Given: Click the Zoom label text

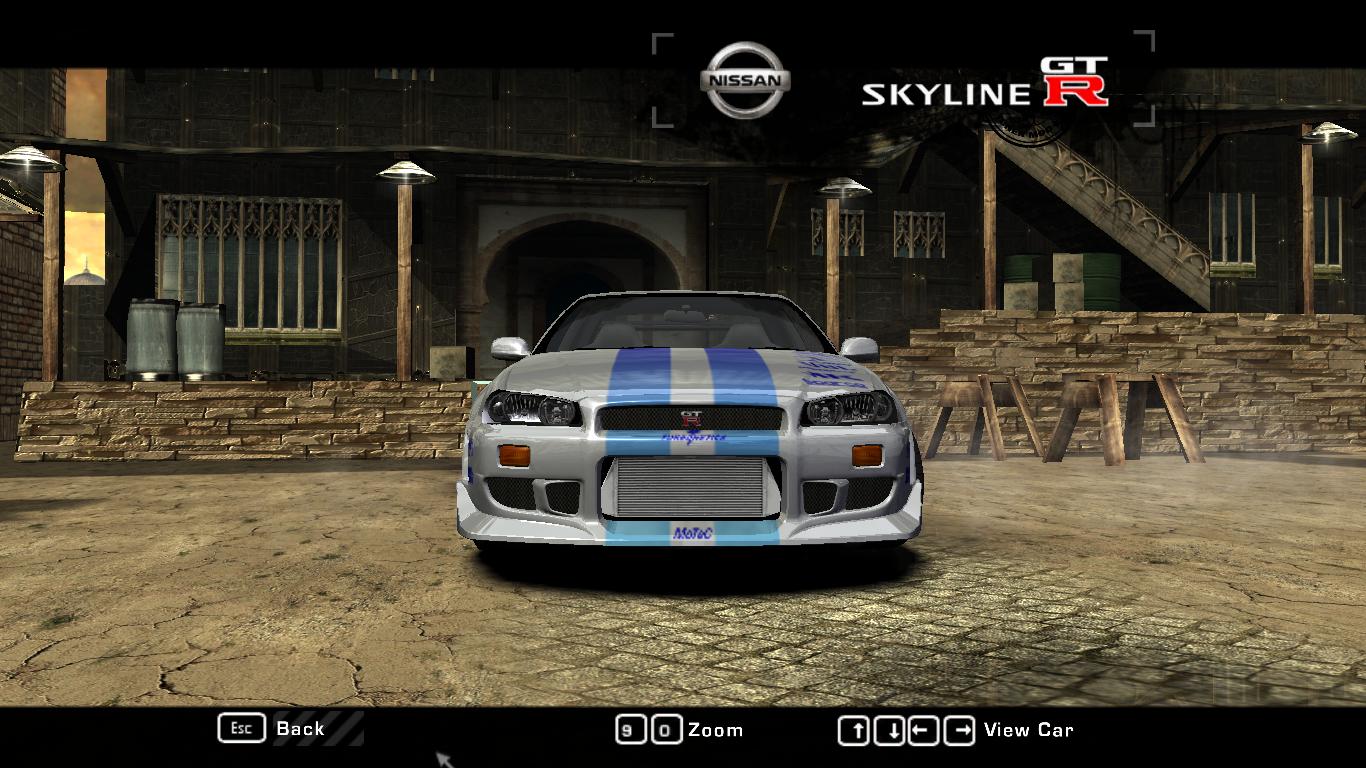Looking at the screenshot, I should pos(716,730).
